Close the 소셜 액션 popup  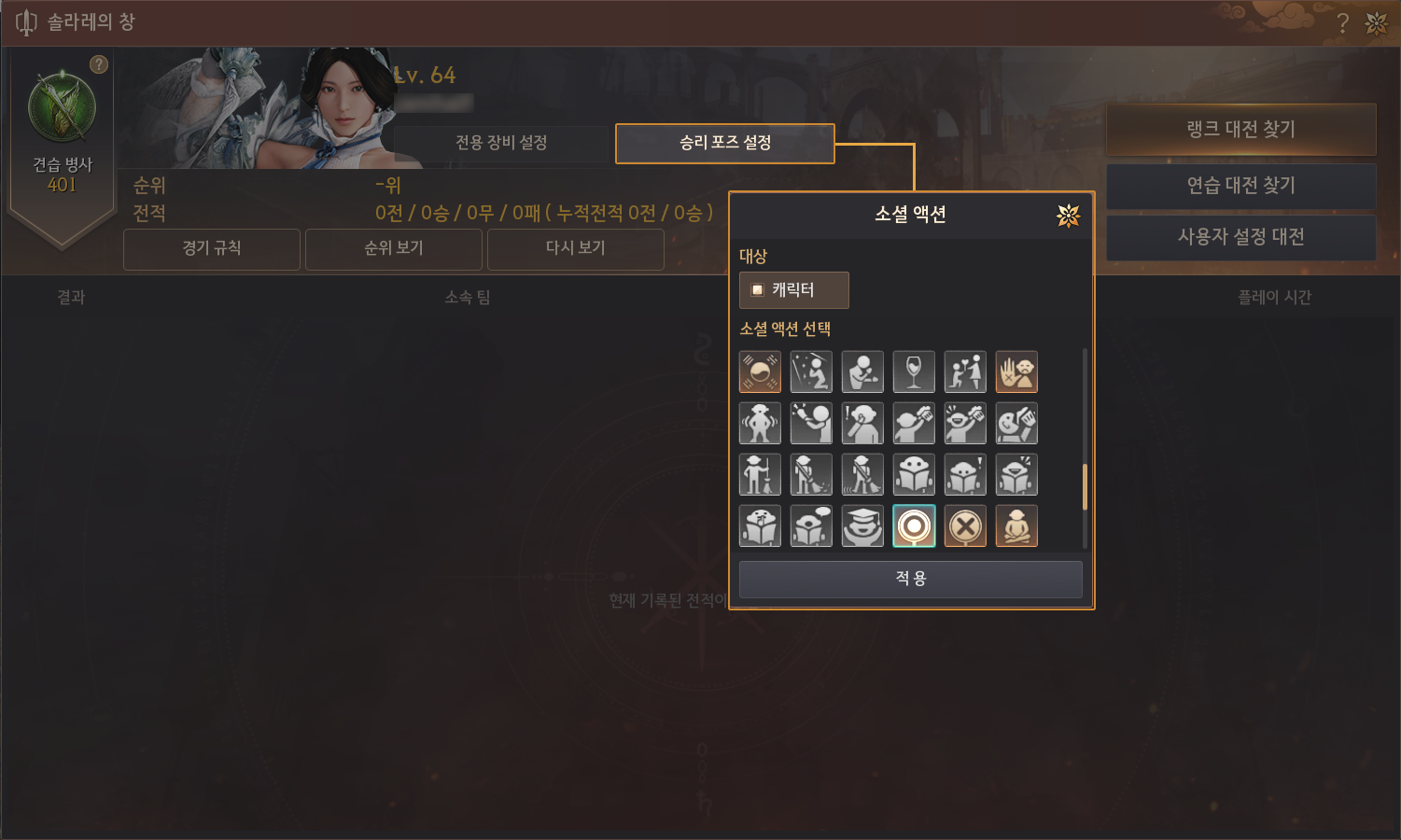1068,216
